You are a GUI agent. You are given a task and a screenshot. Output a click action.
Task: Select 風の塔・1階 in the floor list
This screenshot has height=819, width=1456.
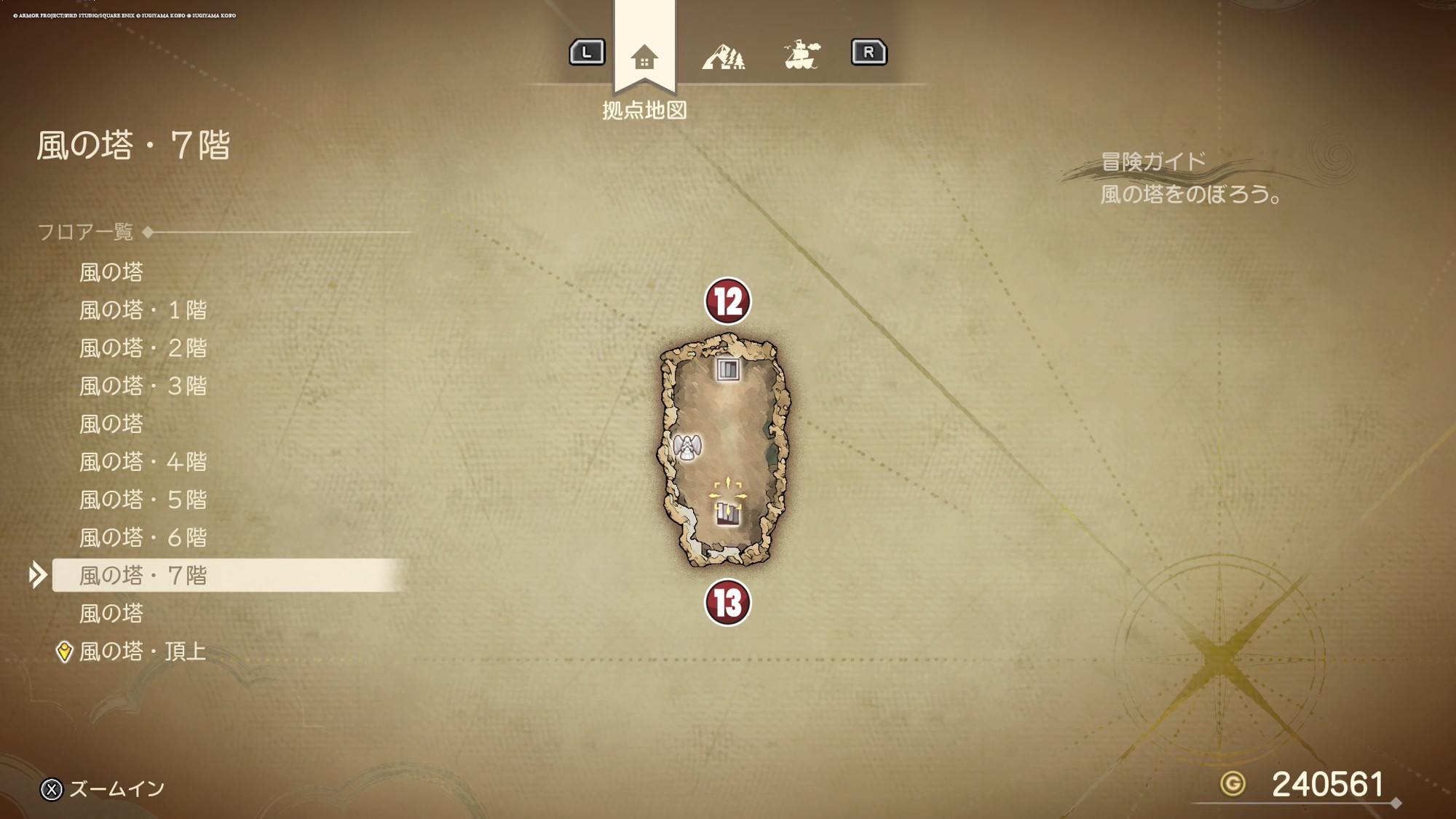click(x=143, y=310)
